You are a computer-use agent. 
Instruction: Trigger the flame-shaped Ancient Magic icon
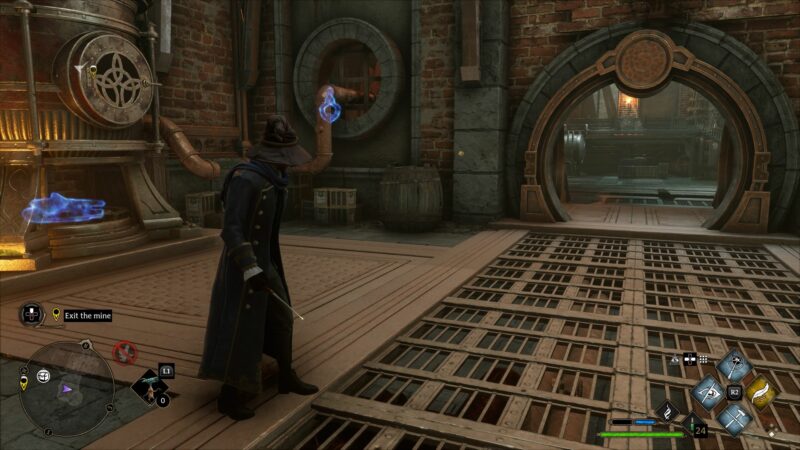click(x=668, y=410)
